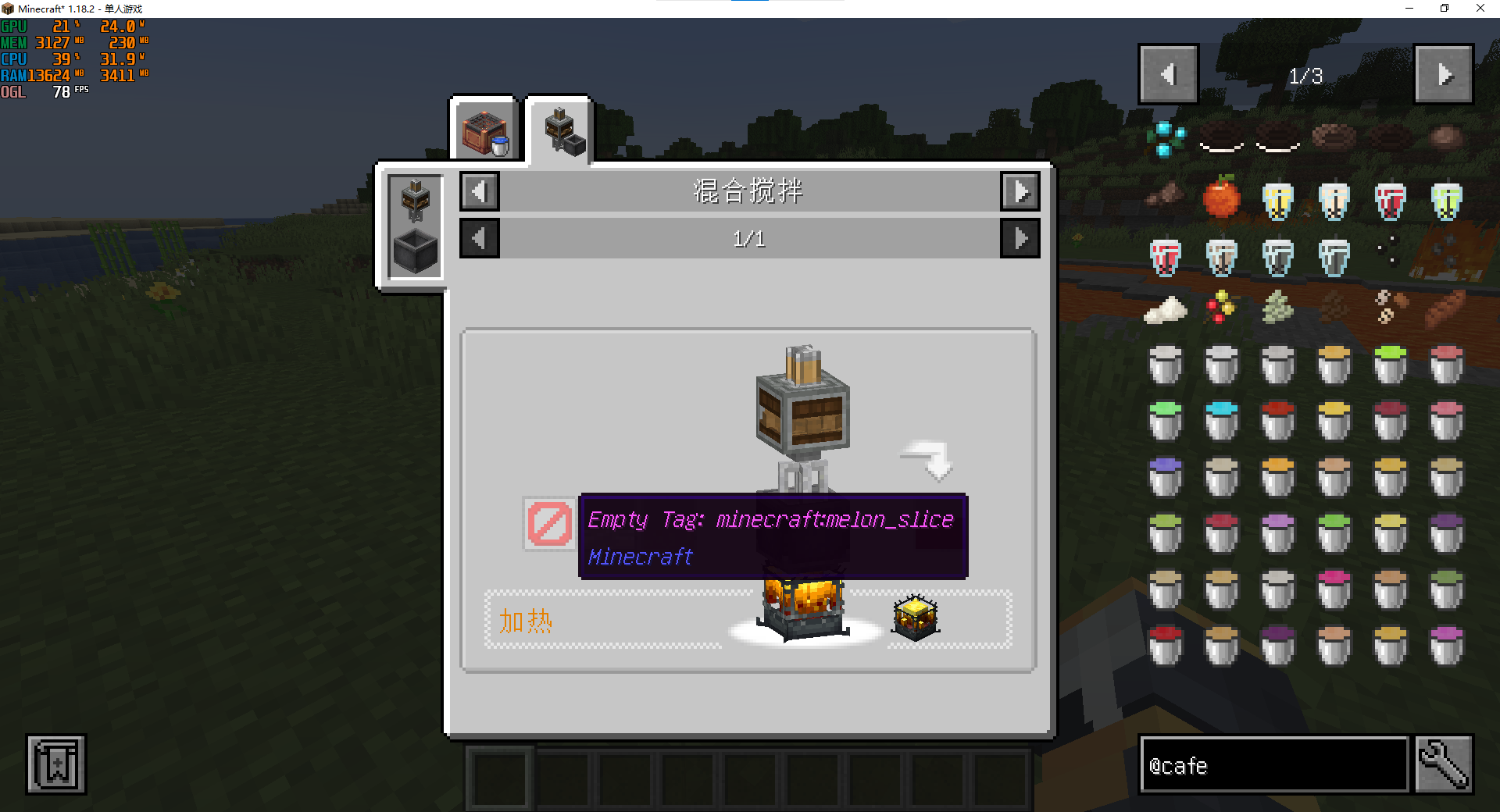Go back a page in the item list

pos(1168,74)
